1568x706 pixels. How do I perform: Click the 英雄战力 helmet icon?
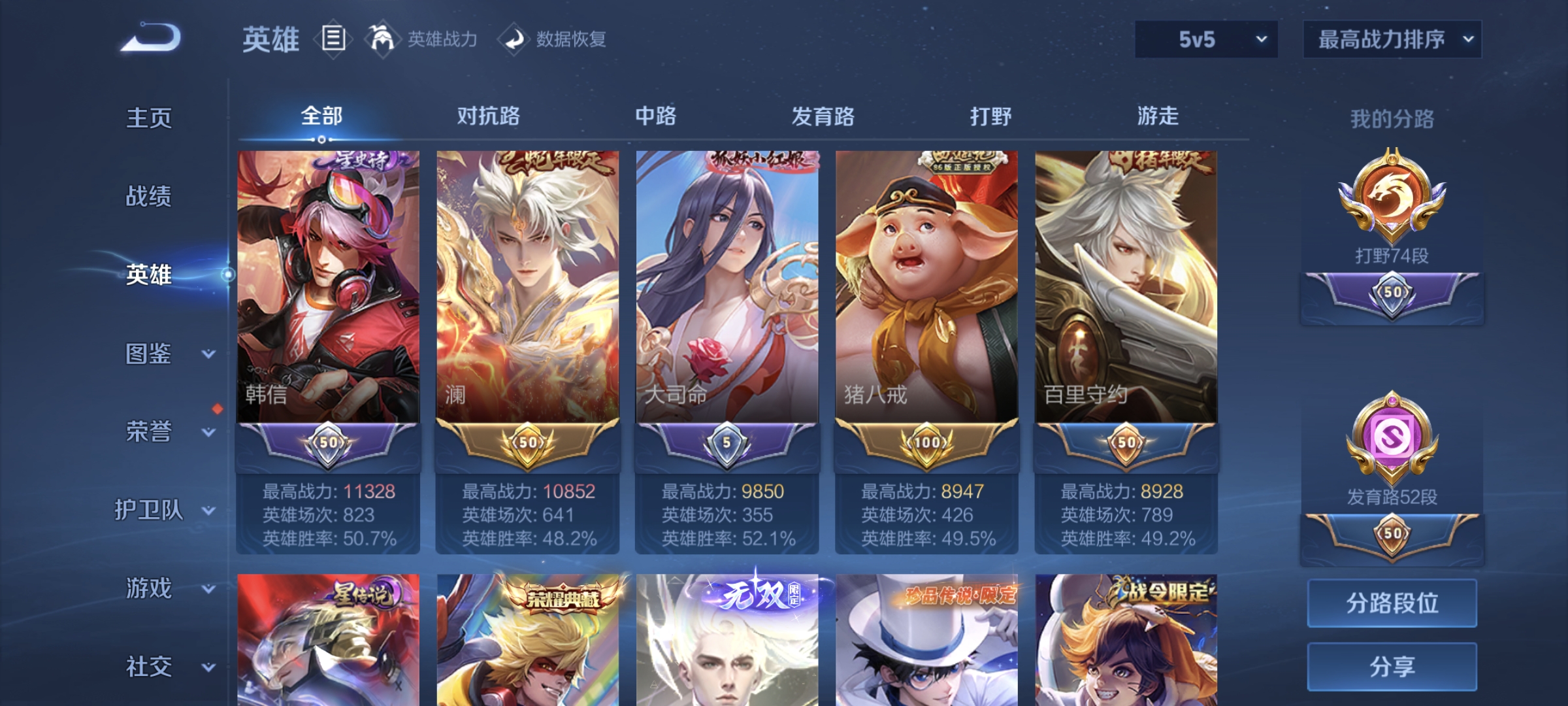click(382, 39)
